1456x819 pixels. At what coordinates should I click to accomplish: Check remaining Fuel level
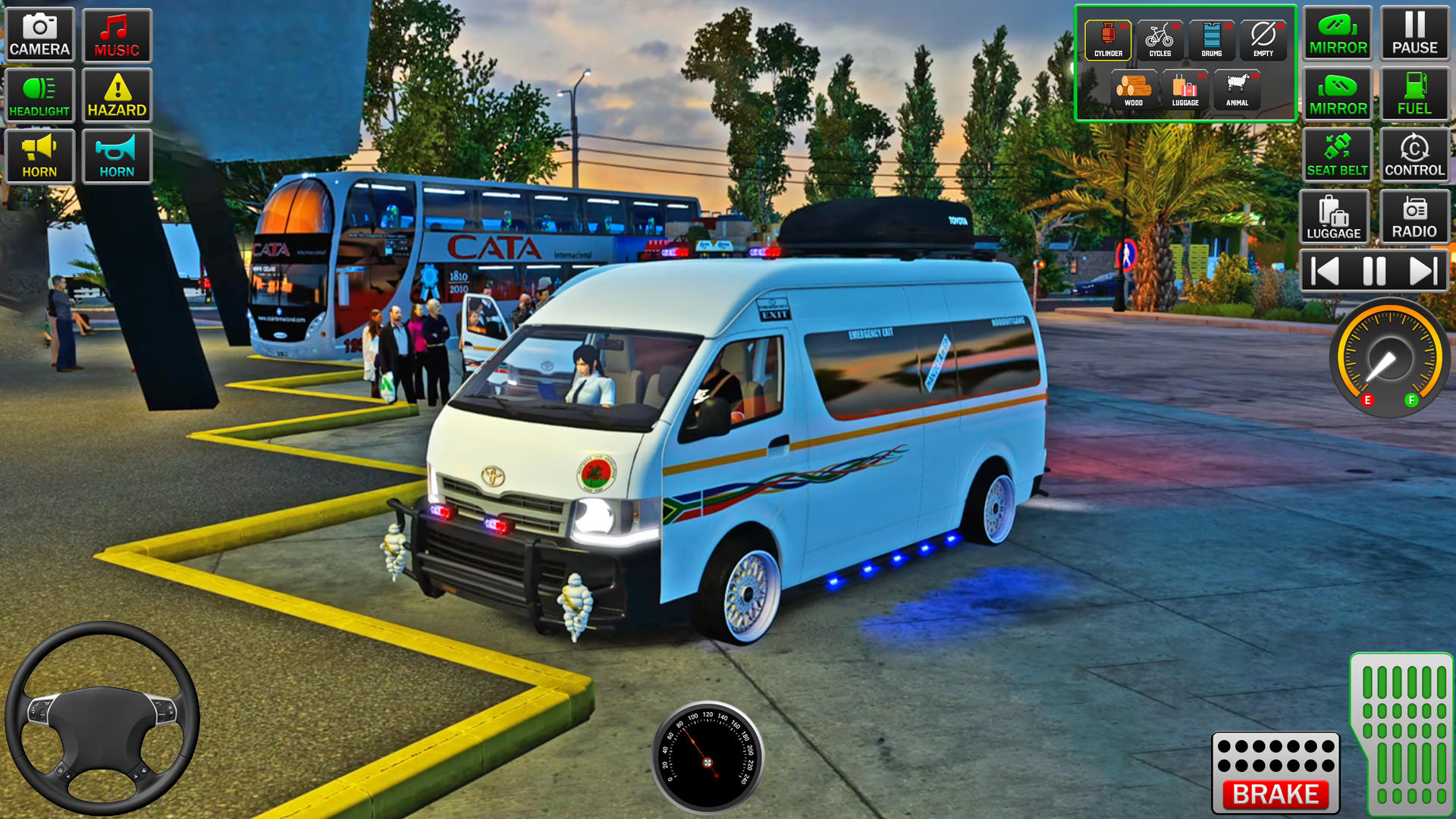click(1414, 93)
